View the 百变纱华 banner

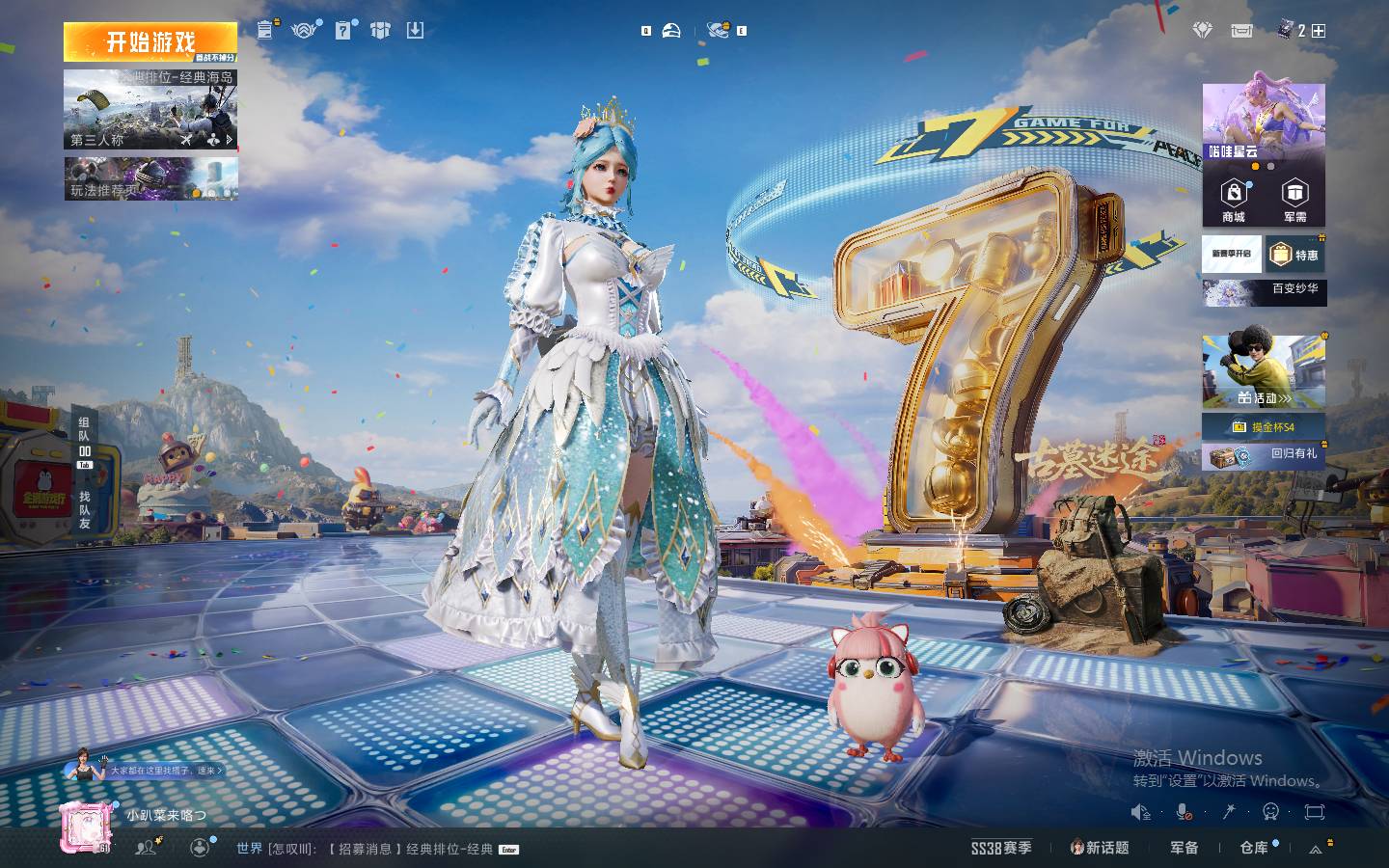pos(1264,291)
